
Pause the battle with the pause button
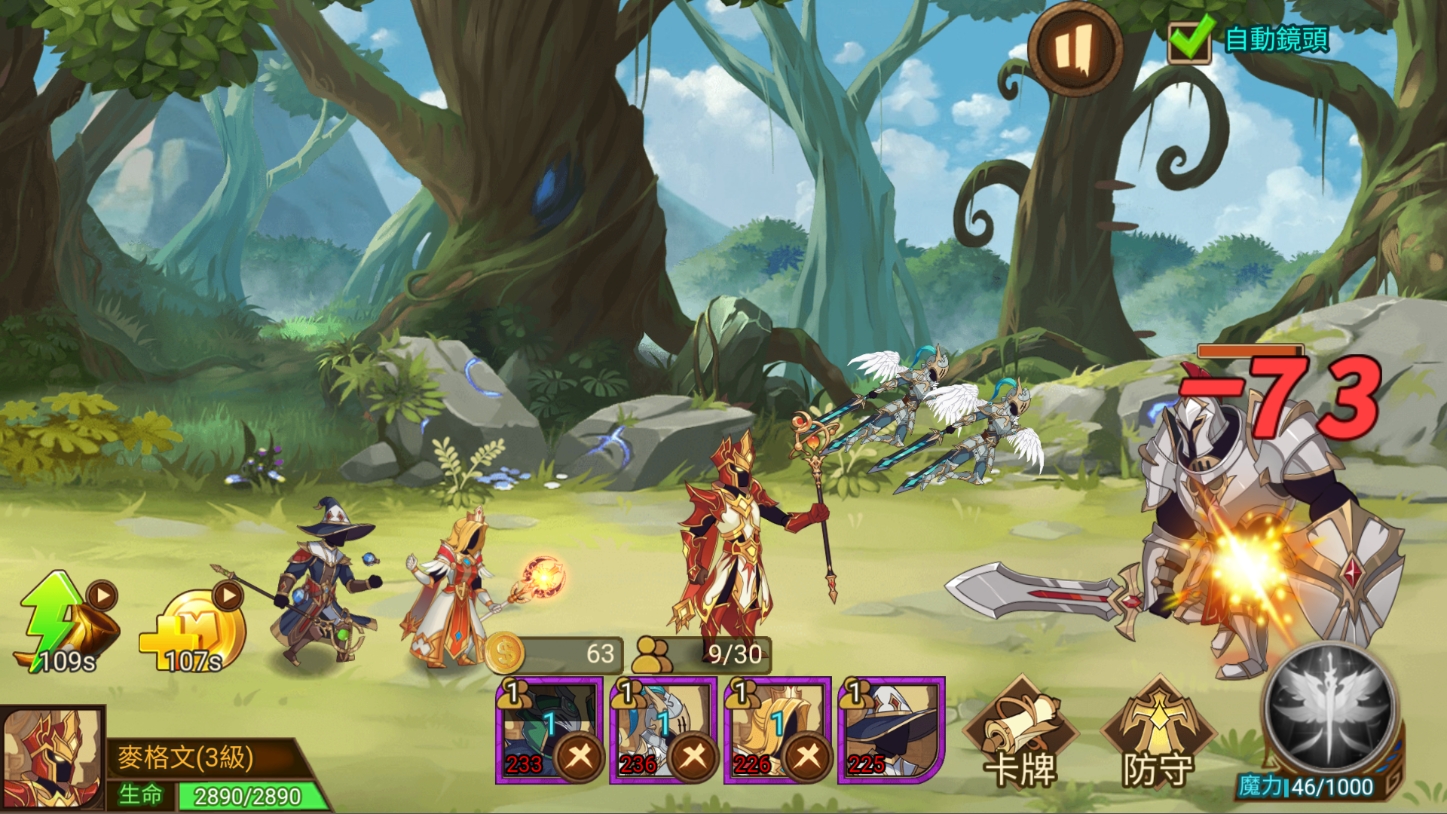pyautogui.click(x=1073, y=48)
